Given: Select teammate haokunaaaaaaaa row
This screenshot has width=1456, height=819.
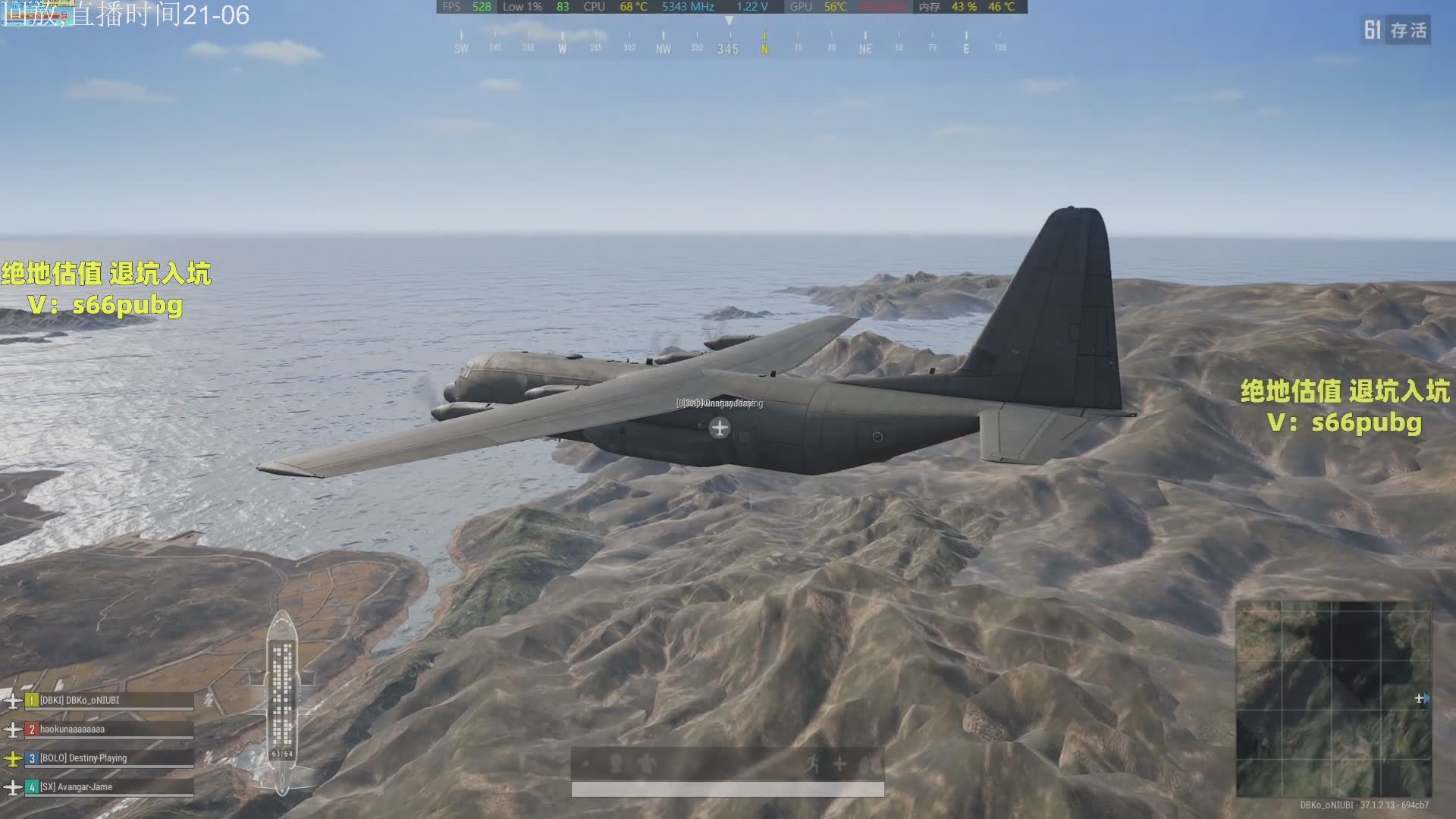Looking at the screenshot, I should (x=108, y=730).
